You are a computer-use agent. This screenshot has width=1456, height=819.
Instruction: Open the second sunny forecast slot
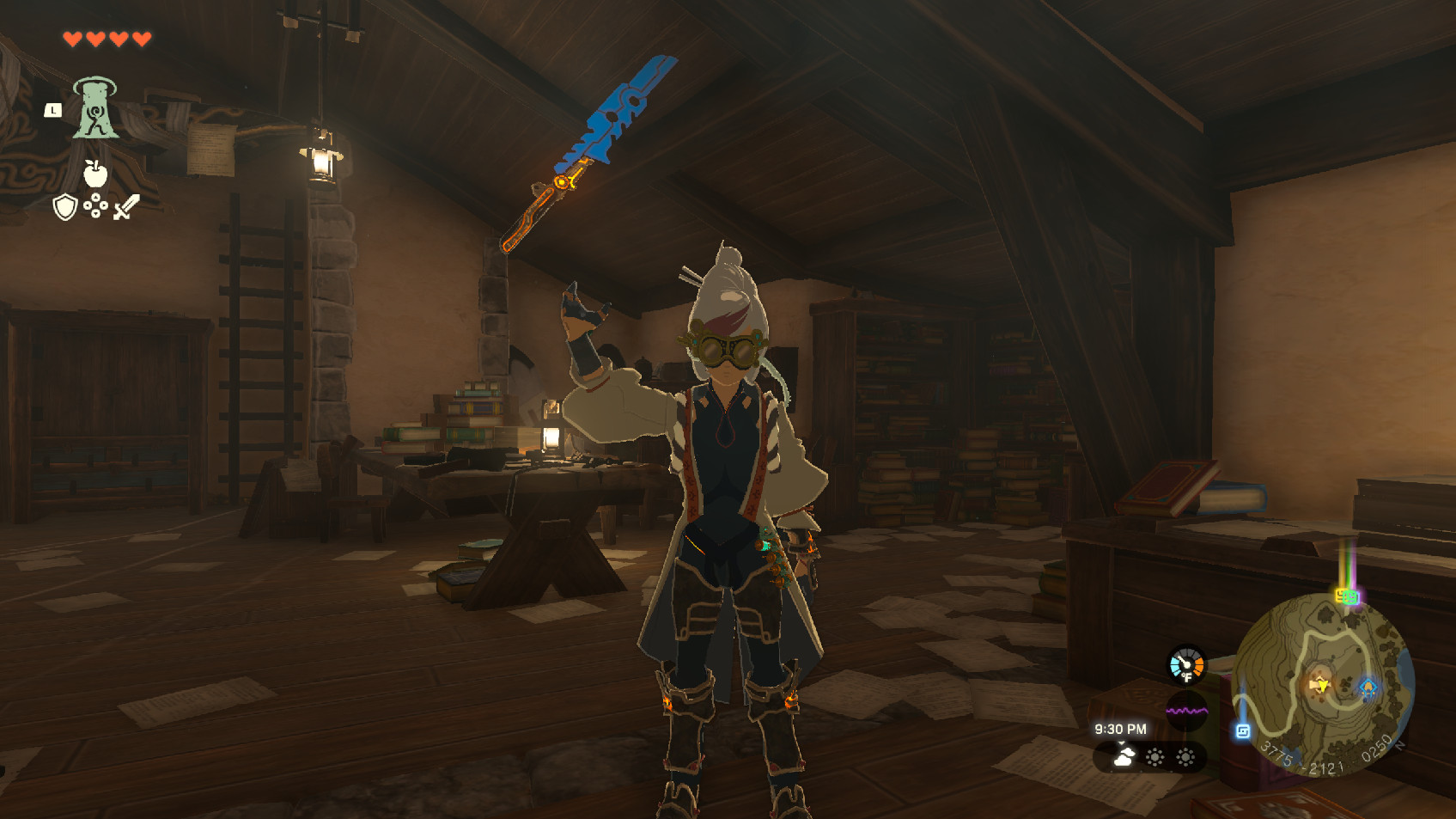(x=1186, y=756)
